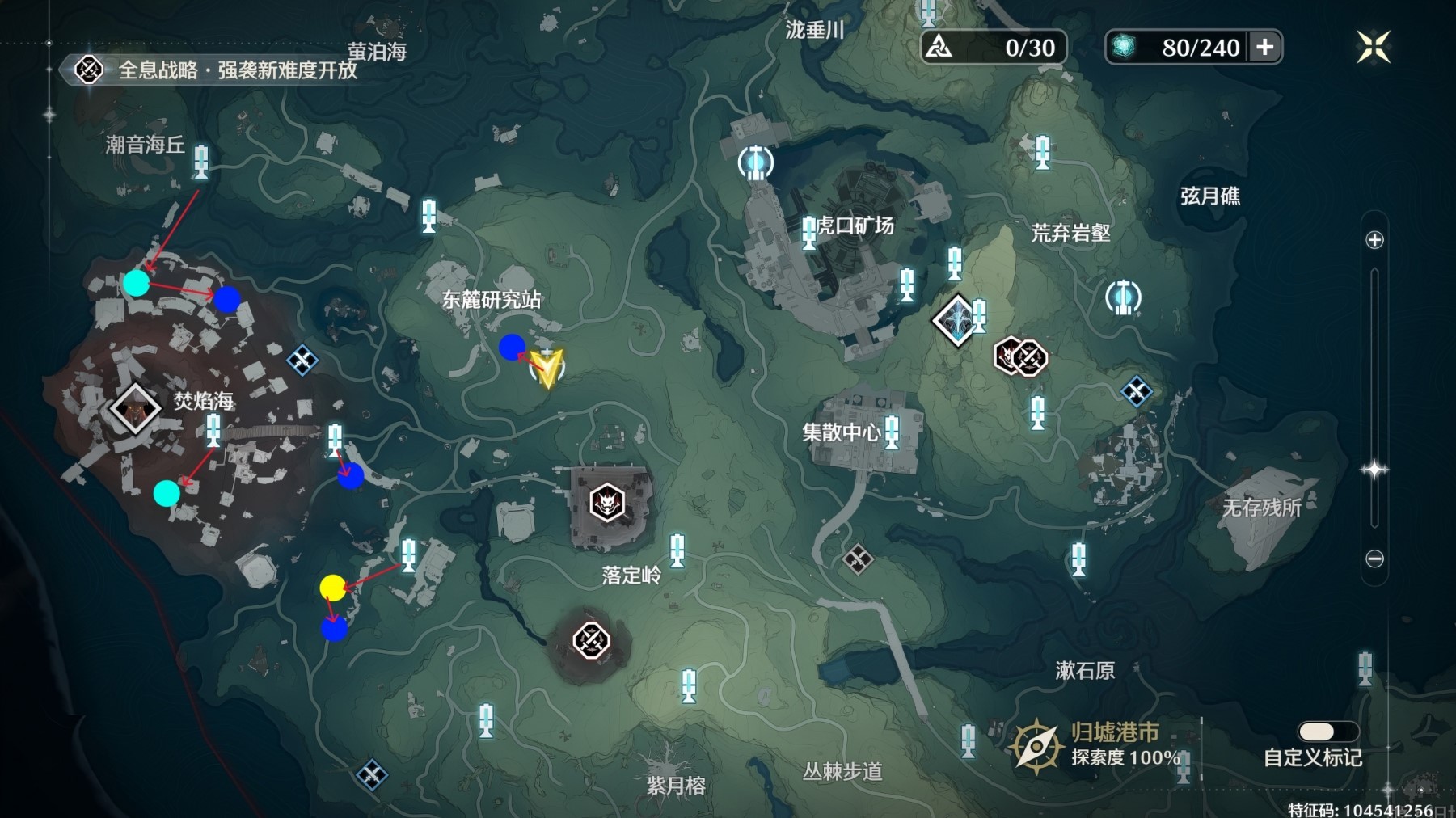The width and height of the screenshot is (1456, 818).
Task: Click the tacet field diamond icon below 集散中心
Action: (x=858, y=558)
